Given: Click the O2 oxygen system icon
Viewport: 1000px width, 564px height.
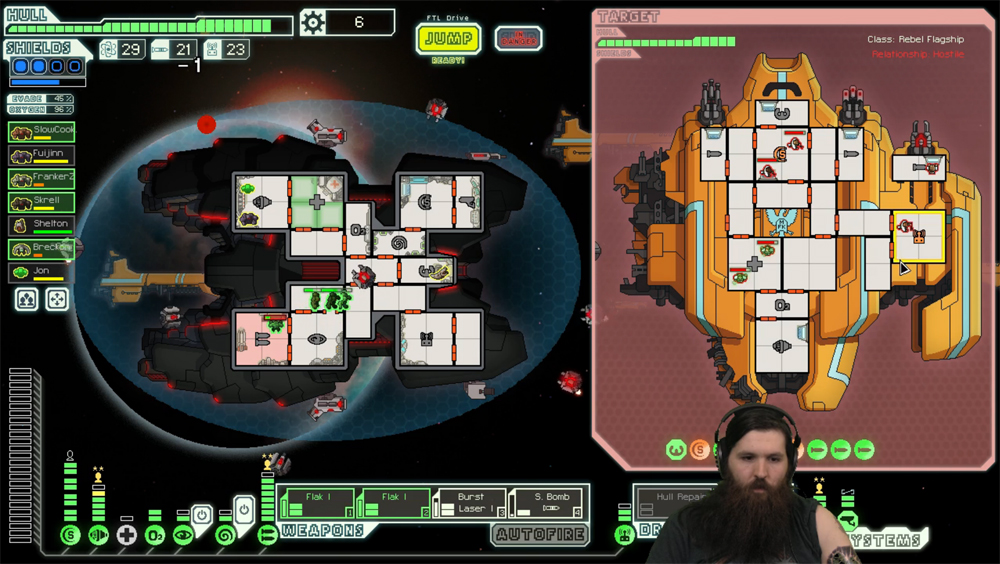Looking at the screenshot, I should [155, 535].
